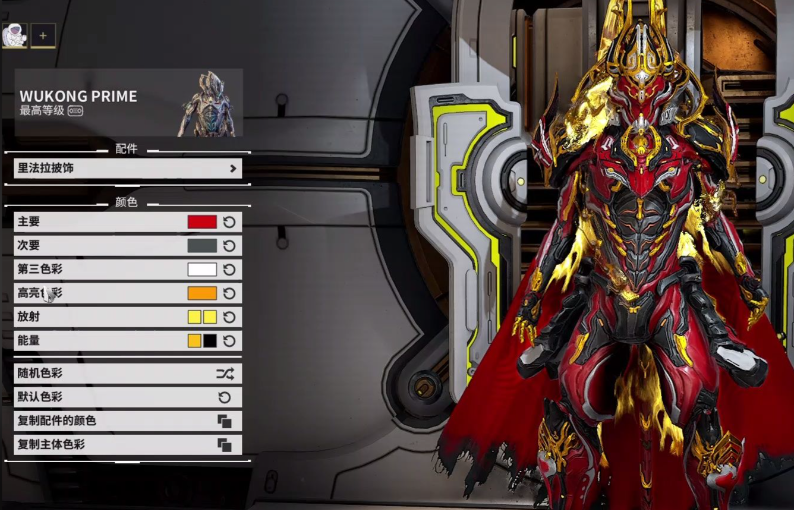Click 复制配件的颜色 to copy attachment colors
794x510 pixels.
click(128, 421)
